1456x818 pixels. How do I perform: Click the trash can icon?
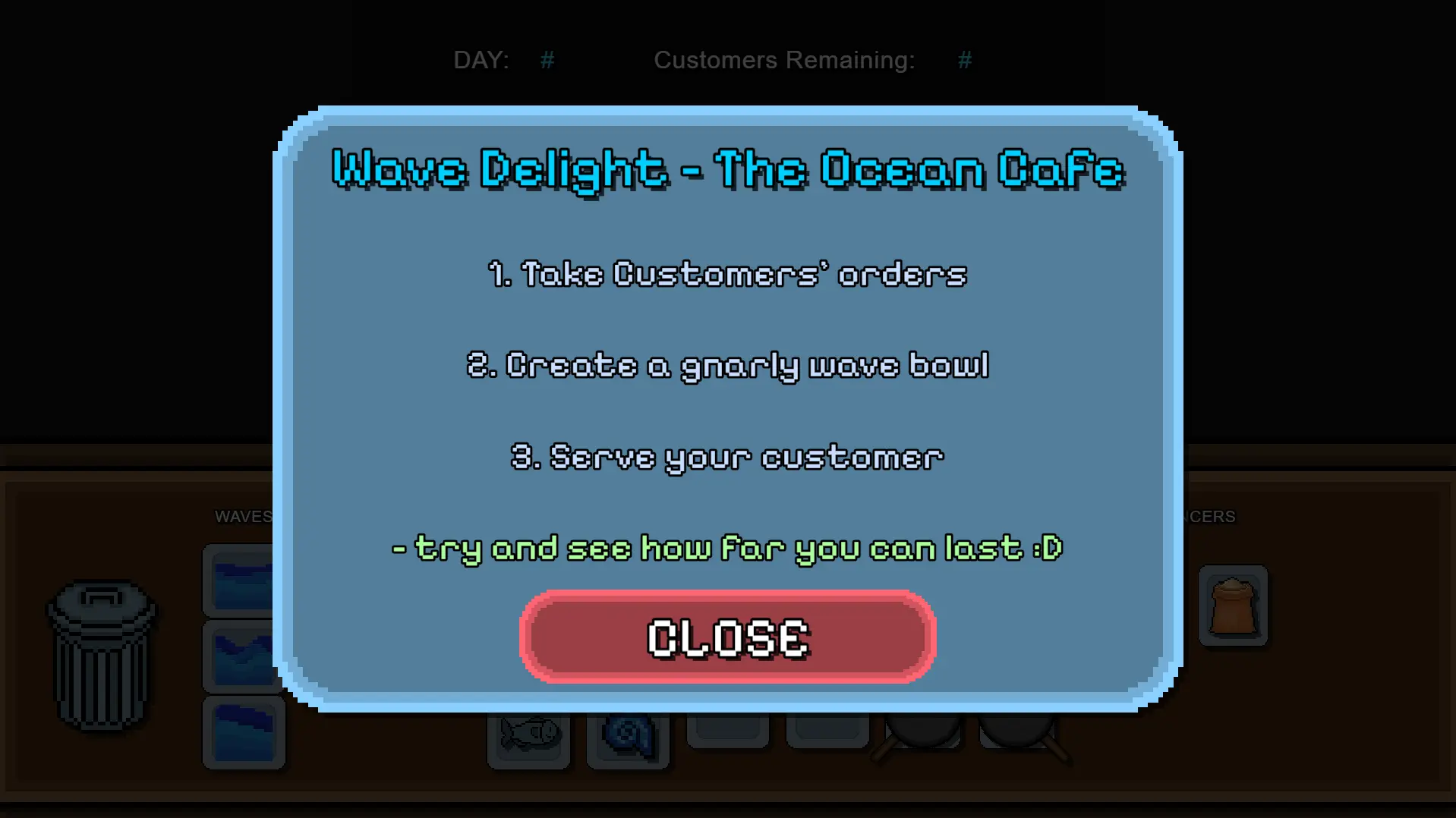tap(102, 656)
